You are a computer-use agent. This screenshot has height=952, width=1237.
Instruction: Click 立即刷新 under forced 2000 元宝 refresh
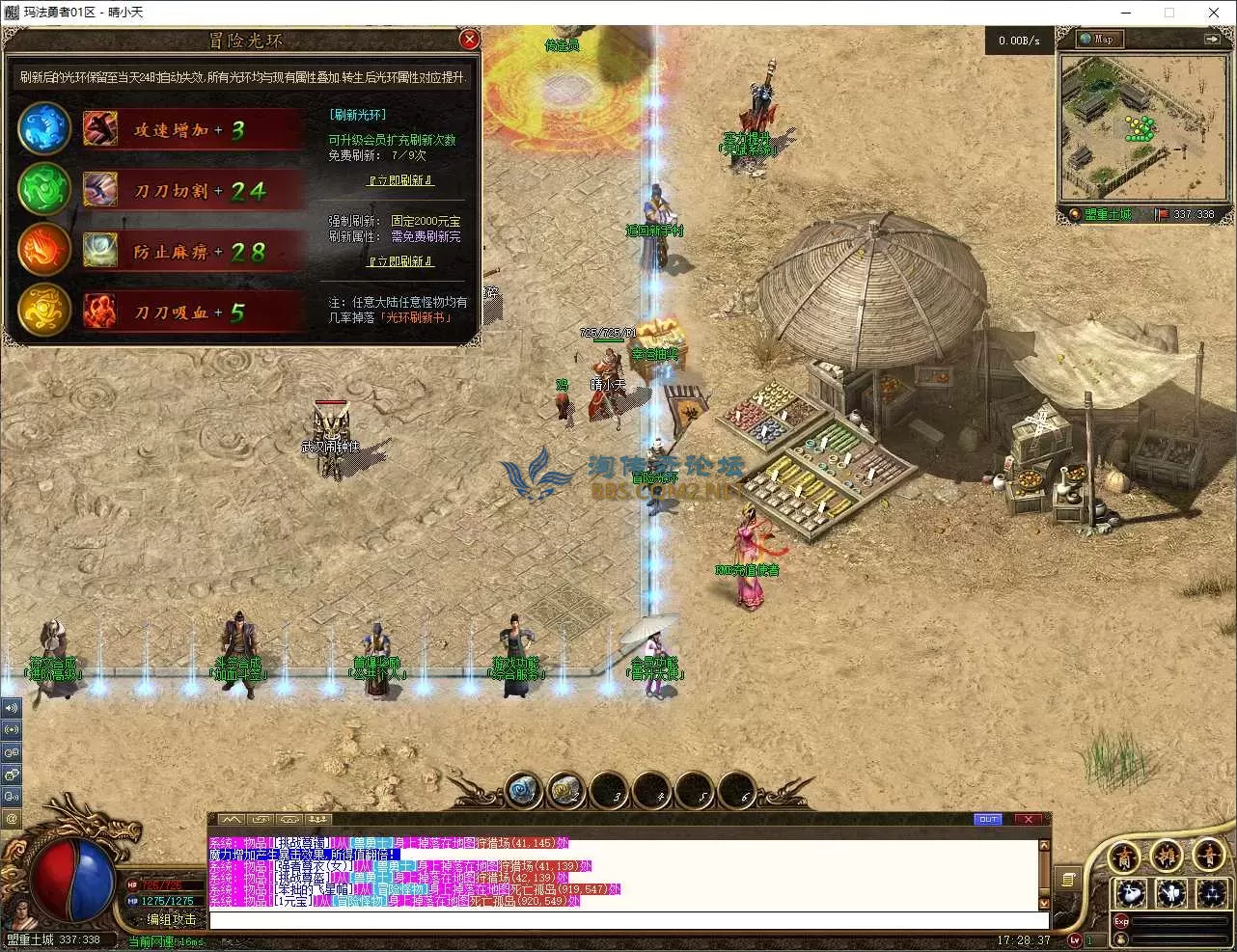tap(400, 261)
